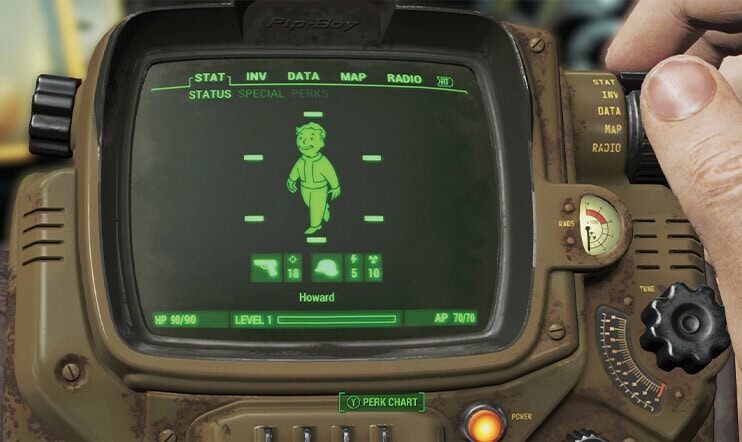The width and height of the screenshot is (742, 442).
Task: View the PERKS sub-tab
Action: (309, 94)
